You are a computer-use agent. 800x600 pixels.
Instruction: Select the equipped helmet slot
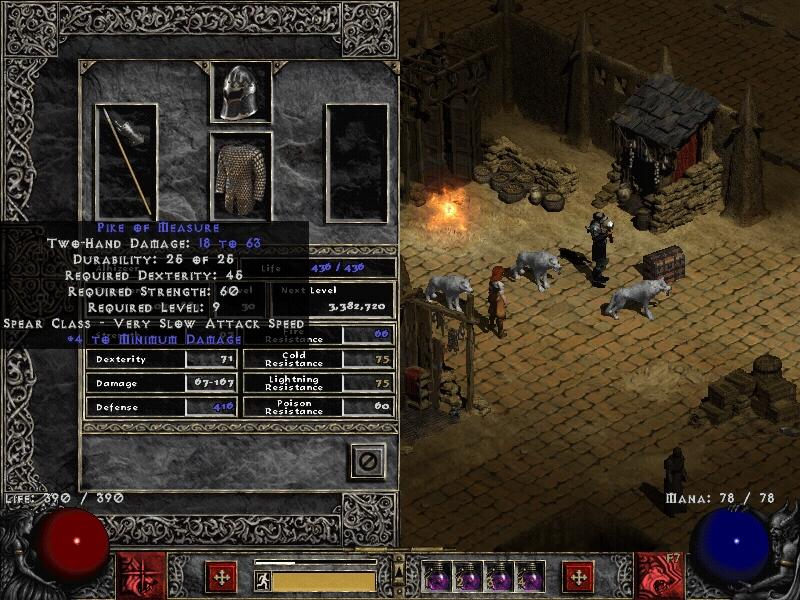coord(241,93)
